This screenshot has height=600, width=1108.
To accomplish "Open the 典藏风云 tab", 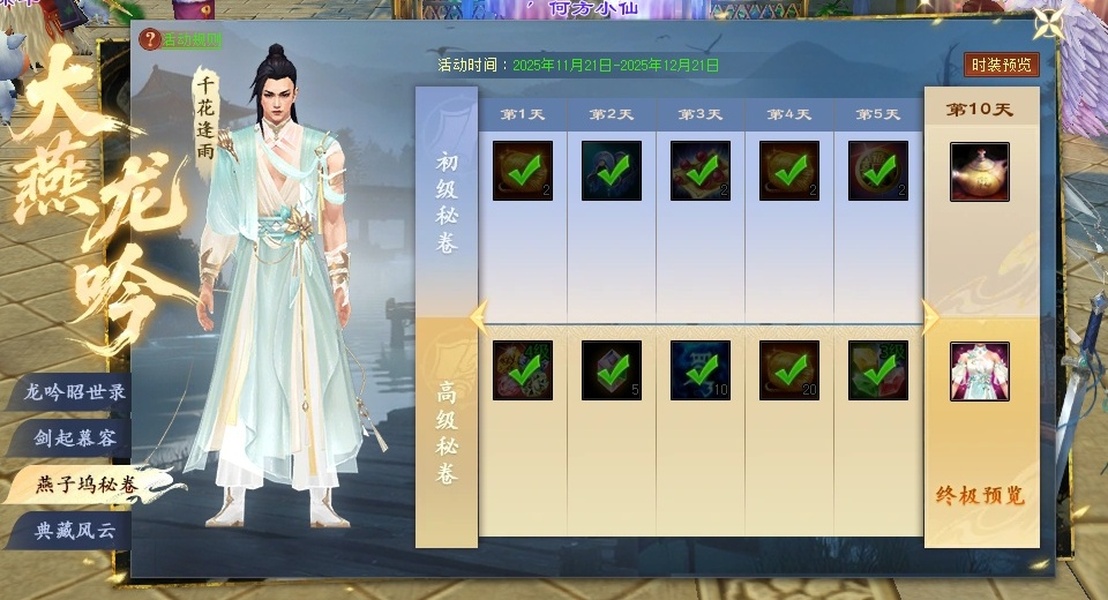I will tap(76, 531).
